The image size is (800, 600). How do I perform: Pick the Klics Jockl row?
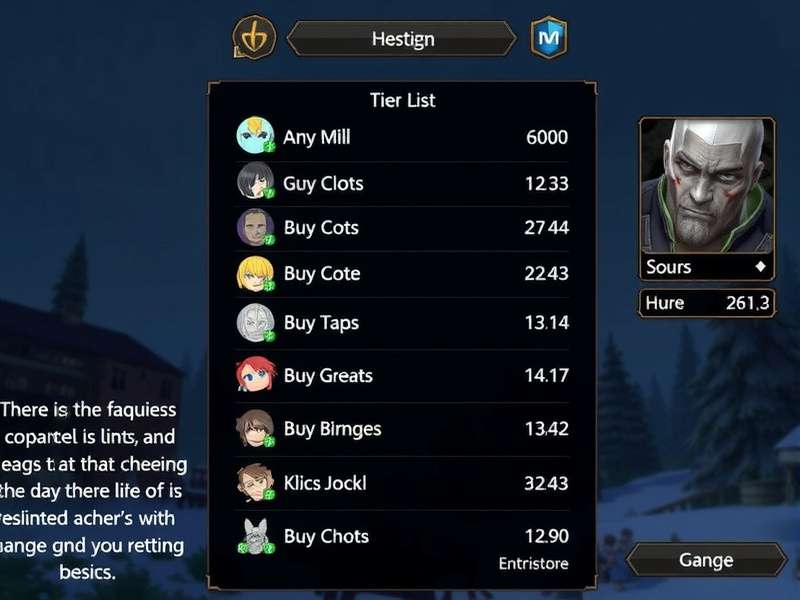point(402,483)
